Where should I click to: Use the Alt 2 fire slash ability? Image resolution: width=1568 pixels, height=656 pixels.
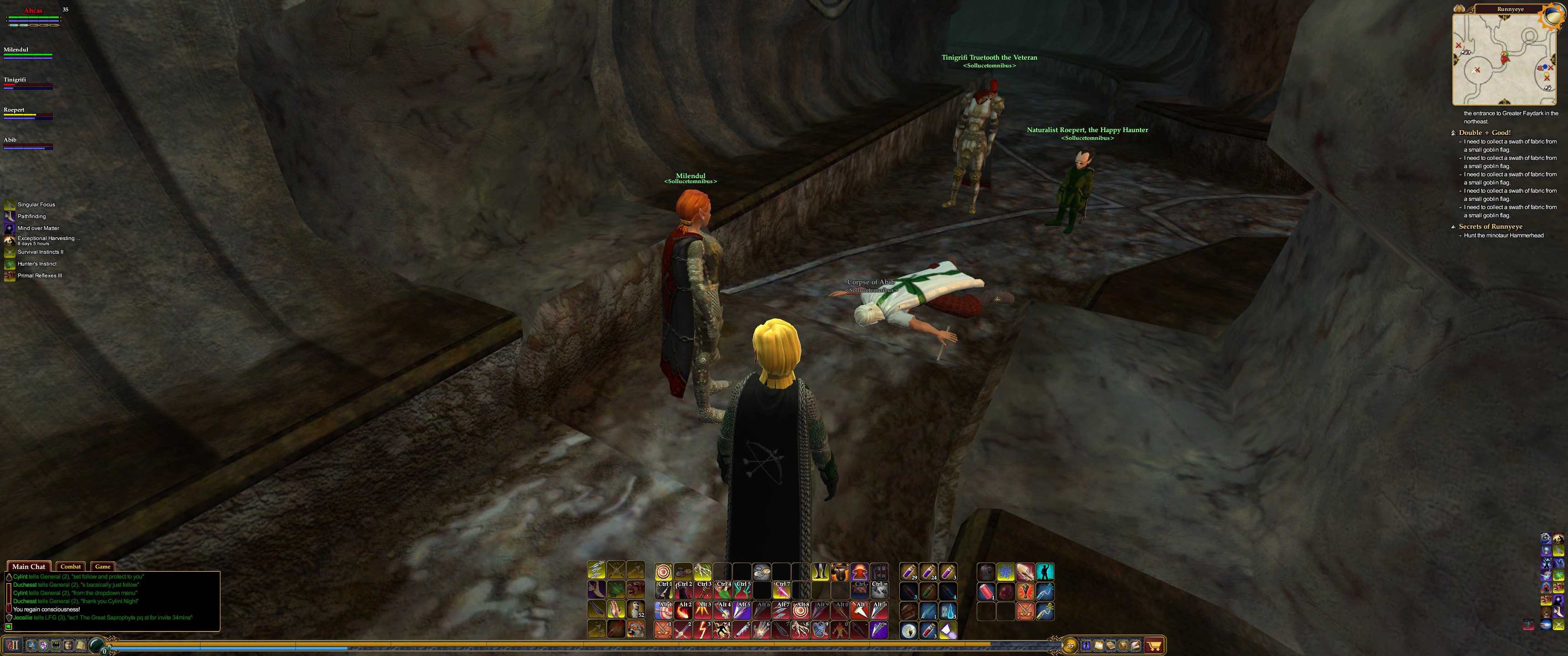683,610
